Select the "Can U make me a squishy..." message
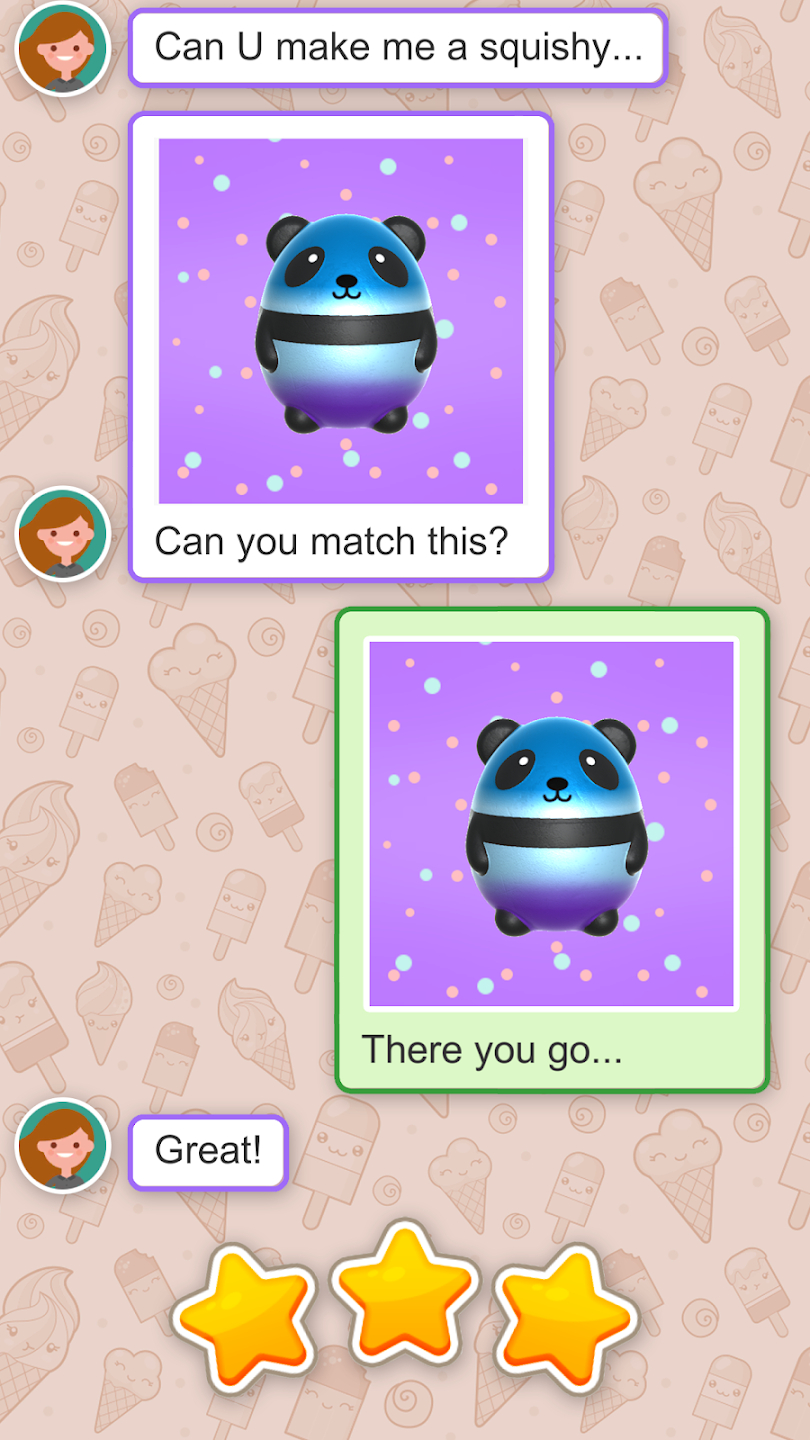The width and height of the screenshot is (810, 1440). [x=397, y=47]
